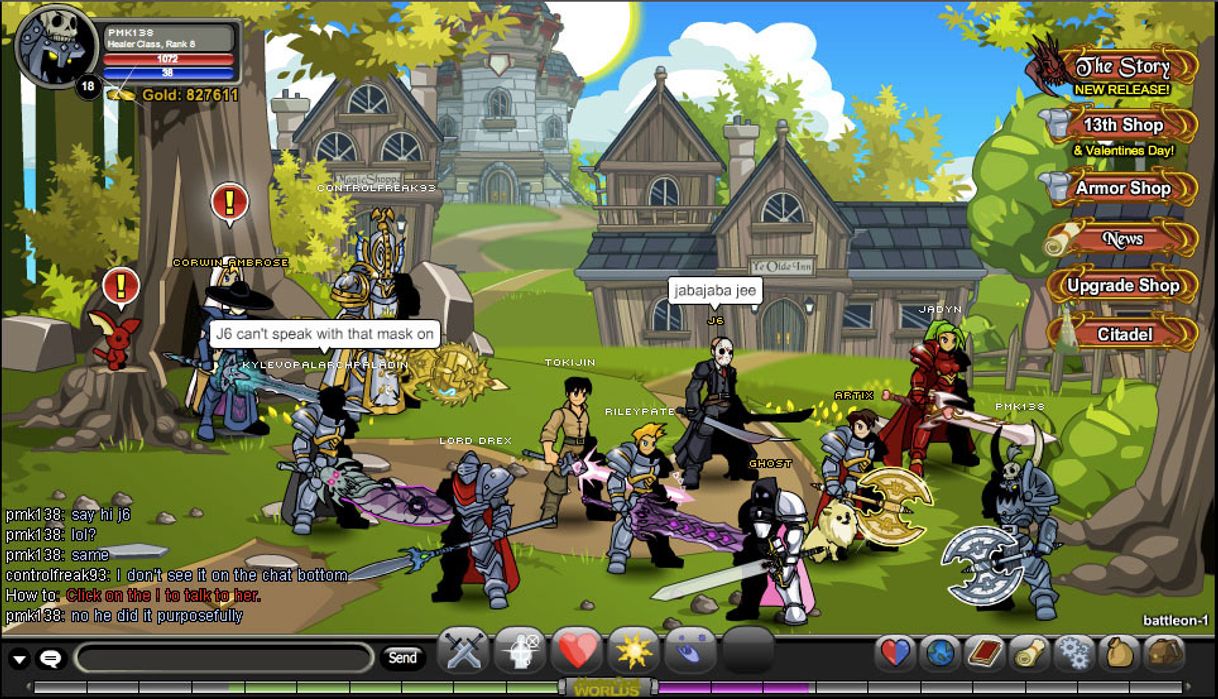Activate the crossed swords auto attack

click(463, 653)
